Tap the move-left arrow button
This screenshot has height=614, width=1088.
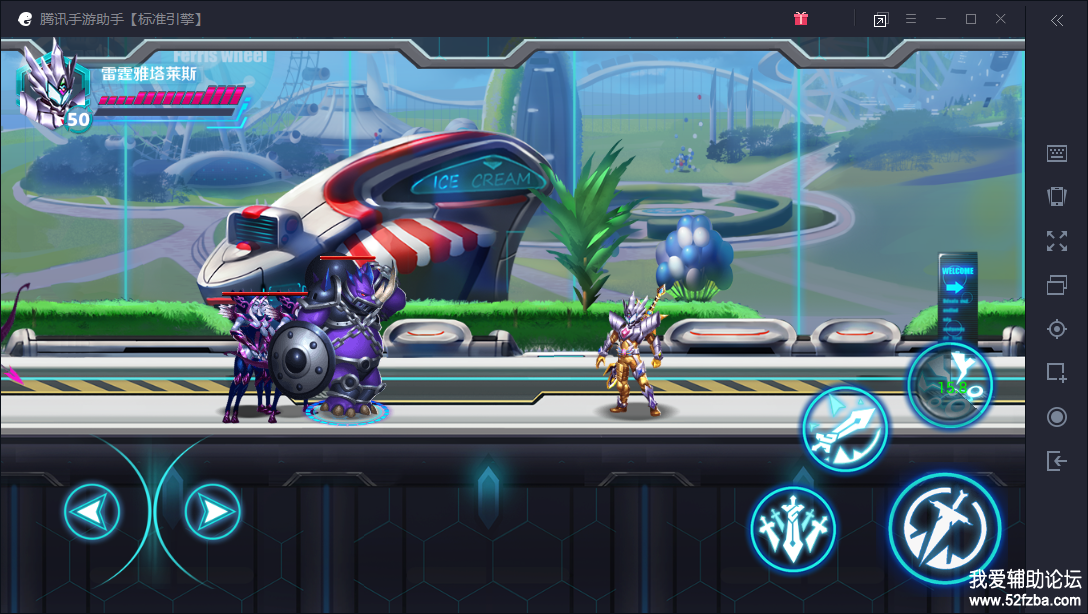pyautogui.click(x=92, y=513)
